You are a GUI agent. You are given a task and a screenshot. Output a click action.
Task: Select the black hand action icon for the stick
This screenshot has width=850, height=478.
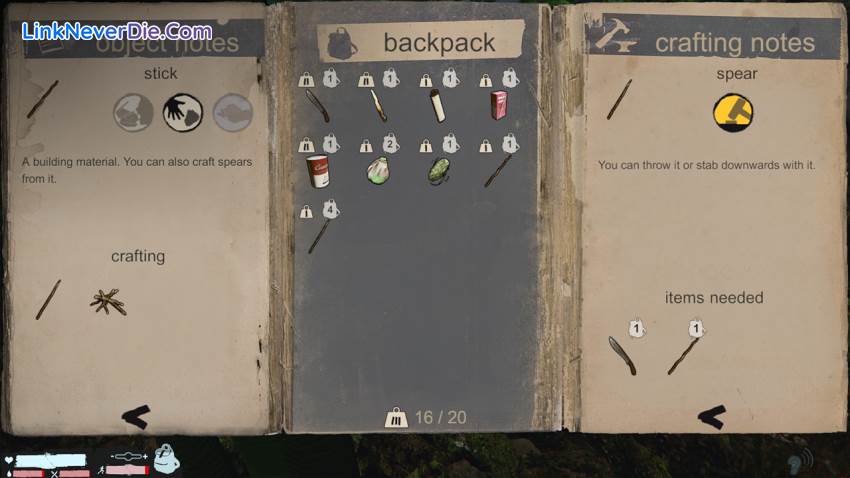[183, 113]
